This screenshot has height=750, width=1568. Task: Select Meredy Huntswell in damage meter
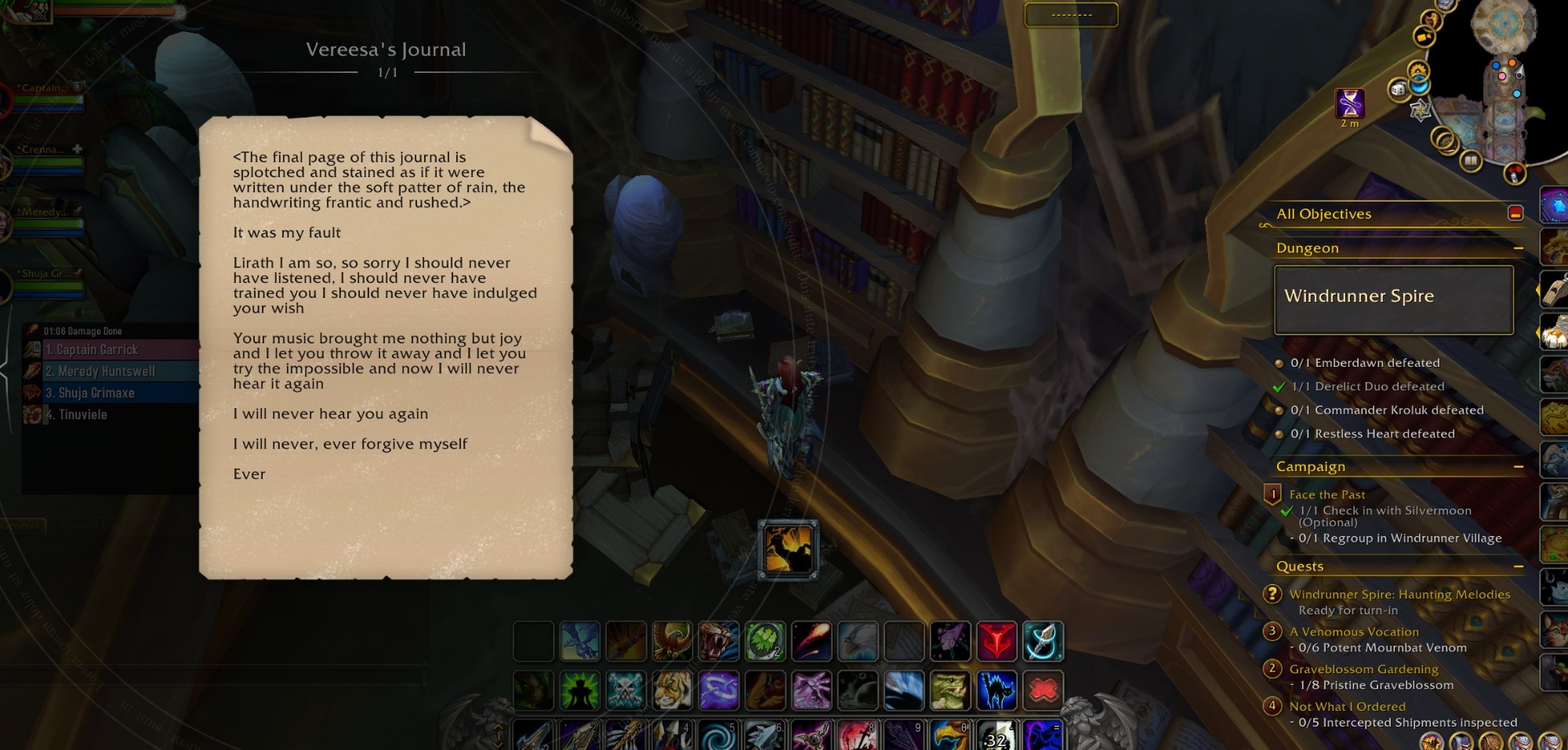pos(110,371)
